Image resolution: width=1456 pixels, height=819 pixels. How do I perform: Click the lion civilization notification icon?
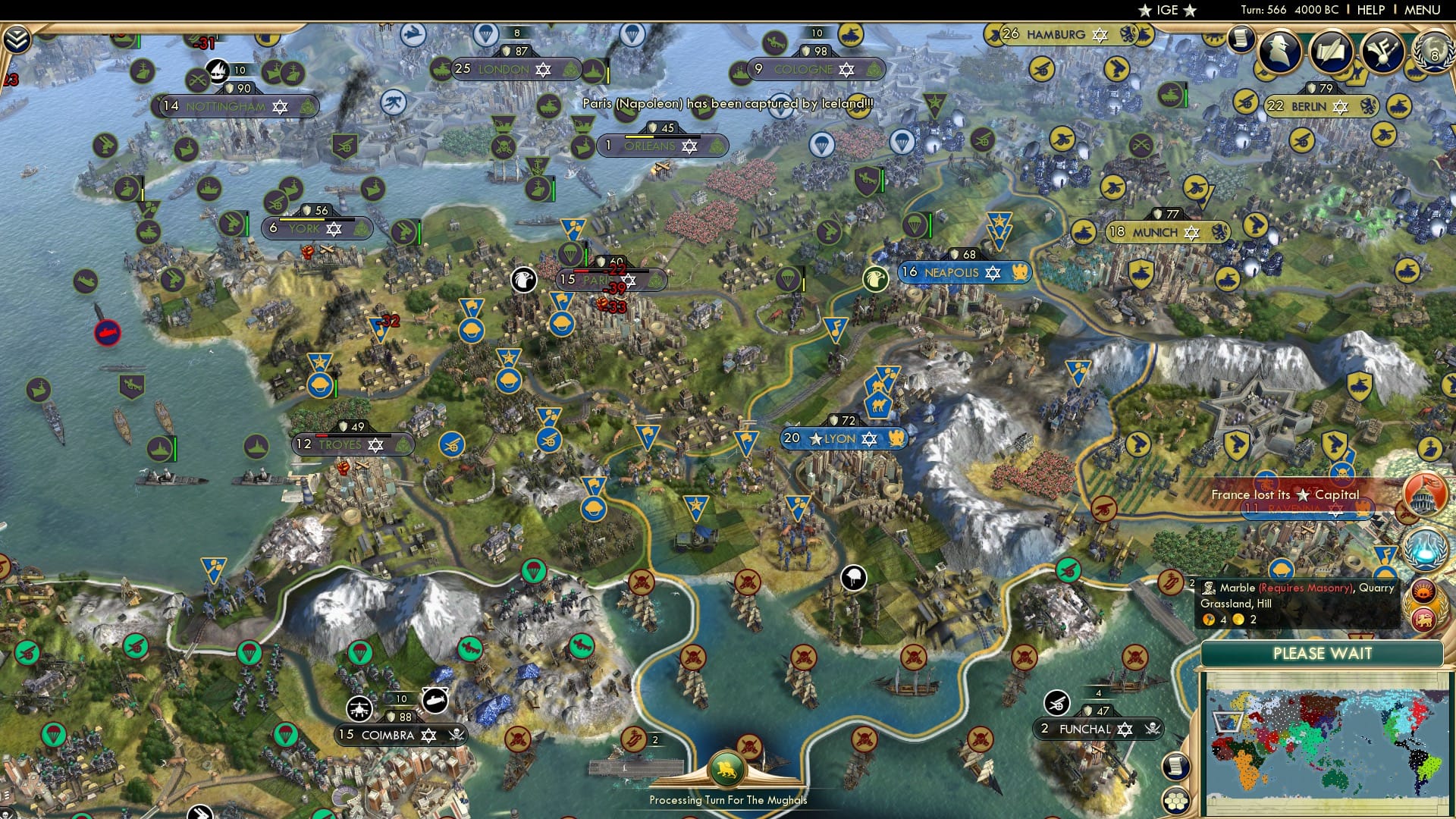(x=1423, y=619)
